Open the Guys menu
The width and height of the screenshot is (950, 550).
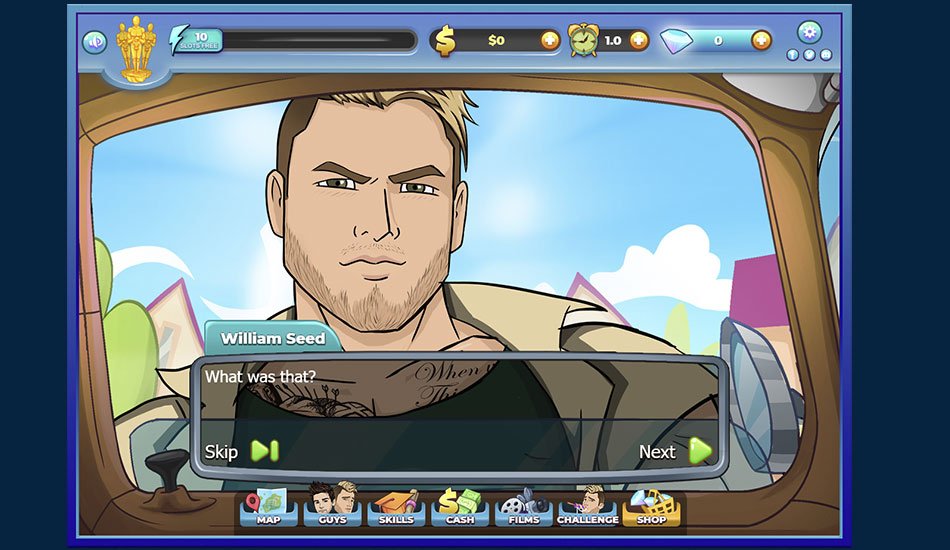coord(333,507)
